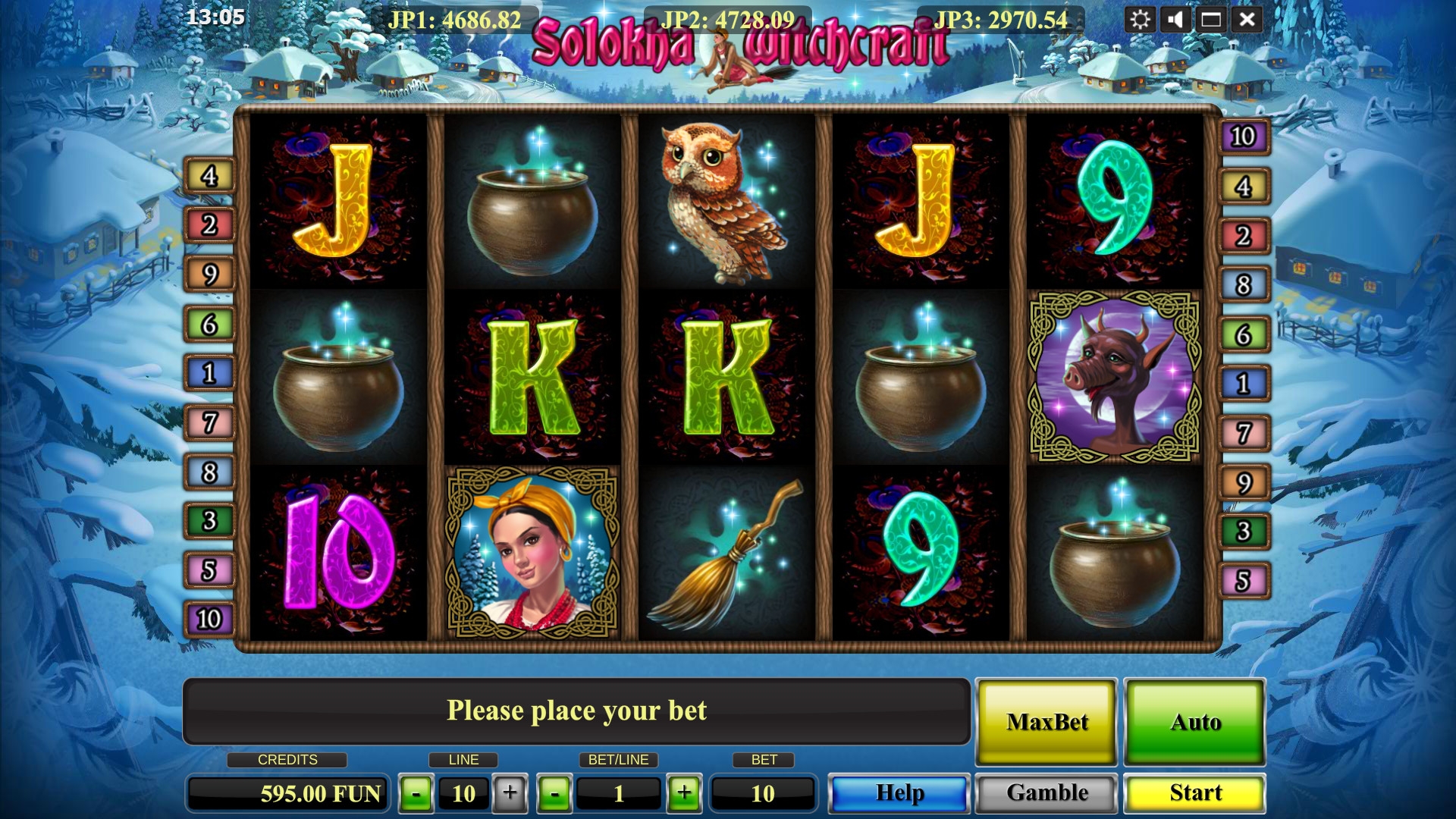The image size is (1456, 819).
Task: Decrease the number of lines
Action: [x=416, y=794]
